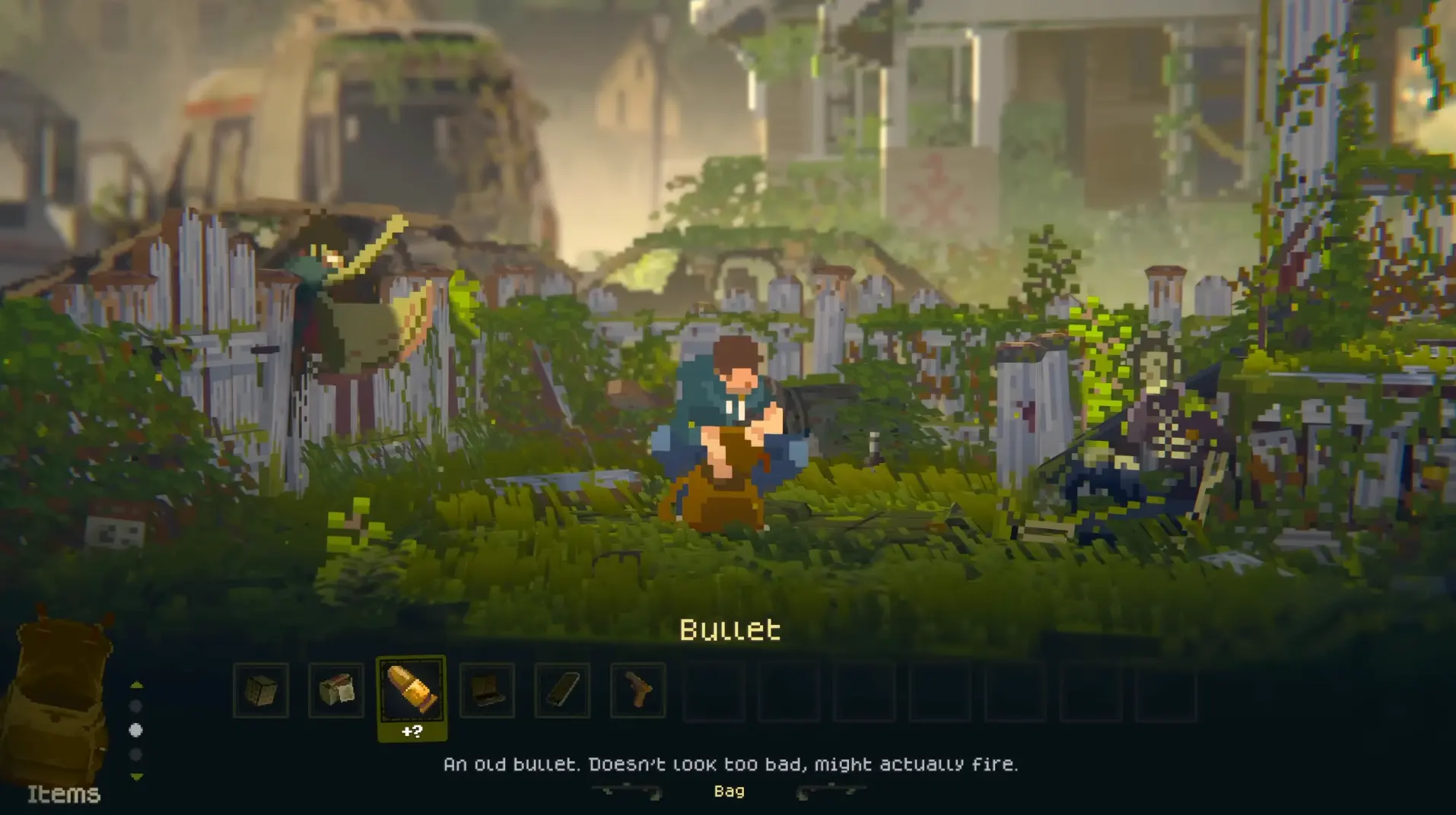The image size is (1456, 815).
Task: Click the Items label
Action: (65, 794)
